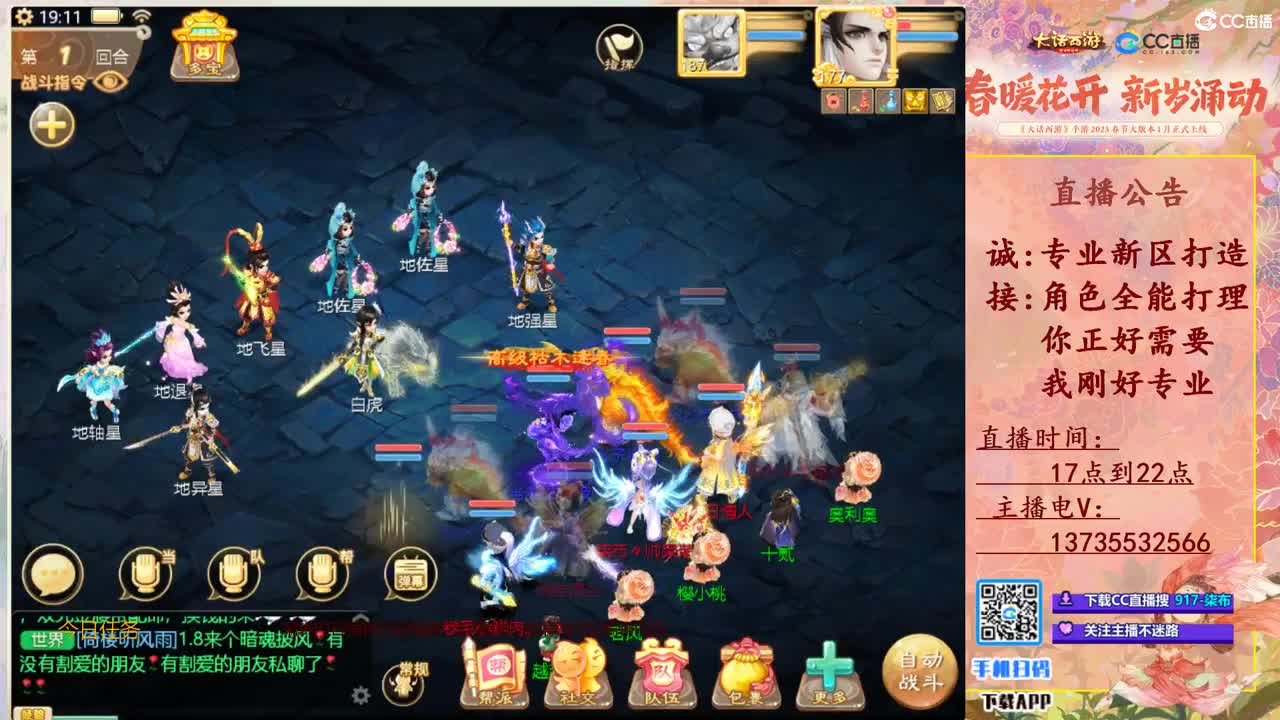Use the blue potion item under player portrait
Viewport: 1280px width, 720px height.
point(887,100)
